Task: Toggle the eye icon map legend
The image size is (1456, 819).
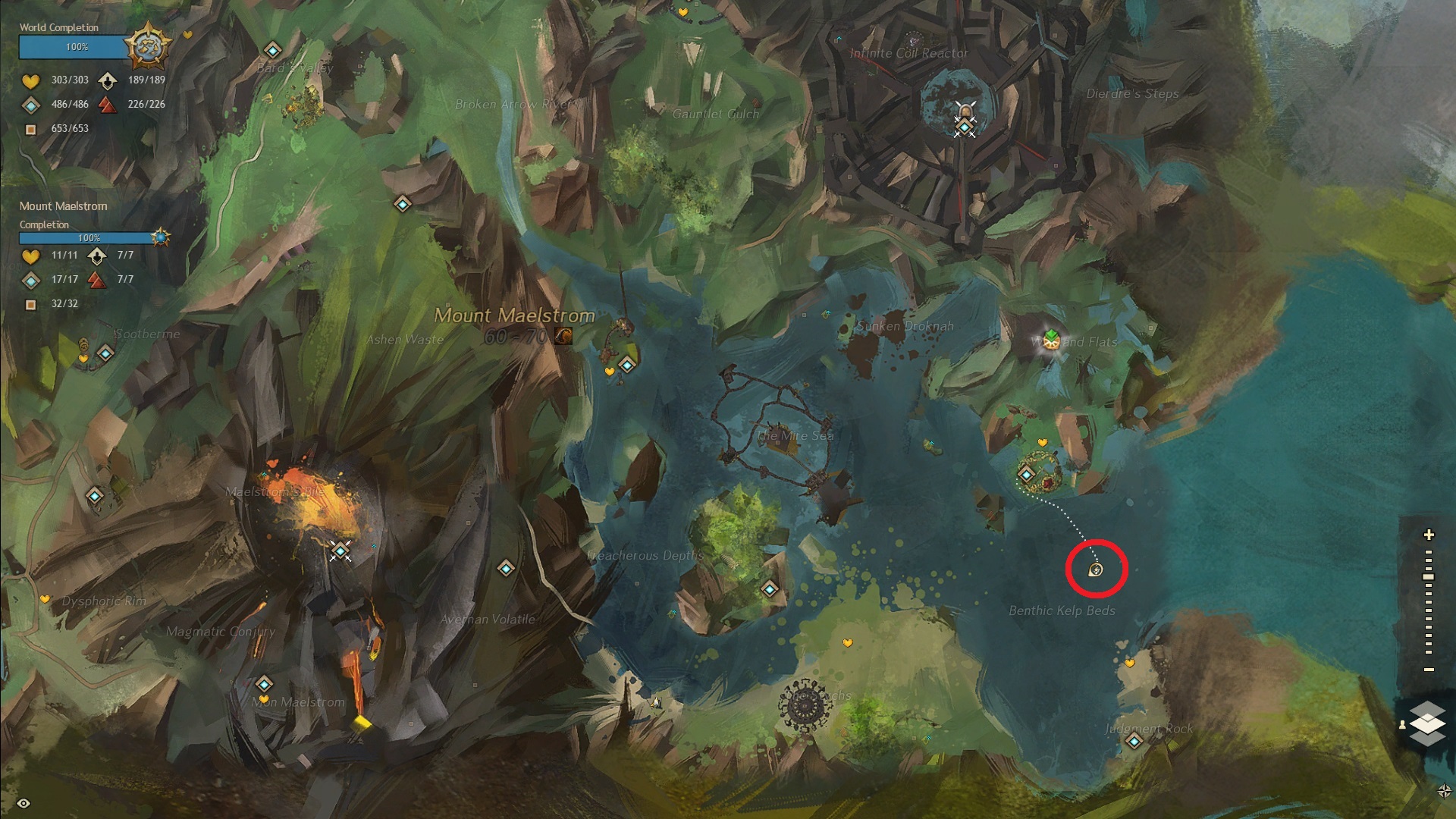Action: pos(24,803)
